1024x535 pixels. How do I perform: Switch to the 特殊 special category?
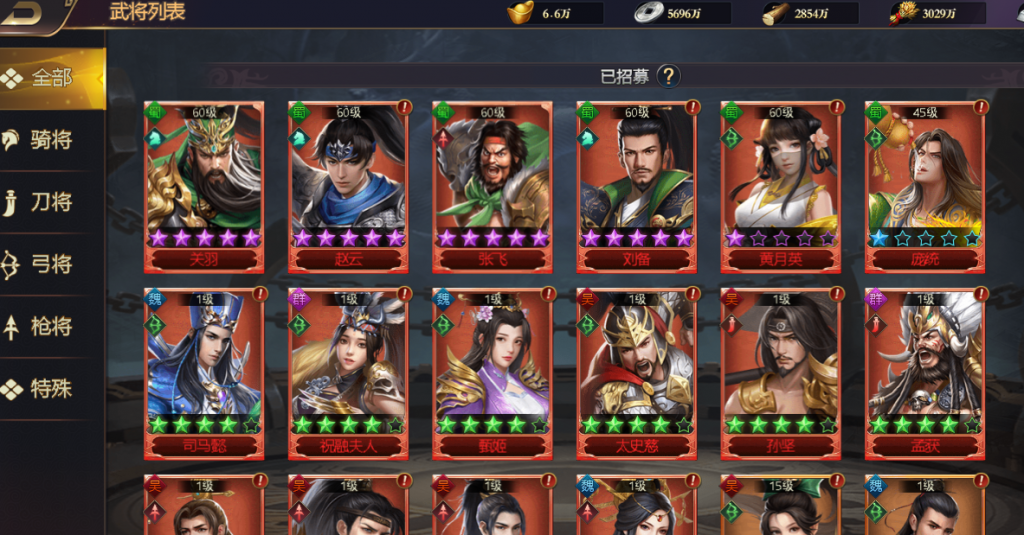pos(50,388)
